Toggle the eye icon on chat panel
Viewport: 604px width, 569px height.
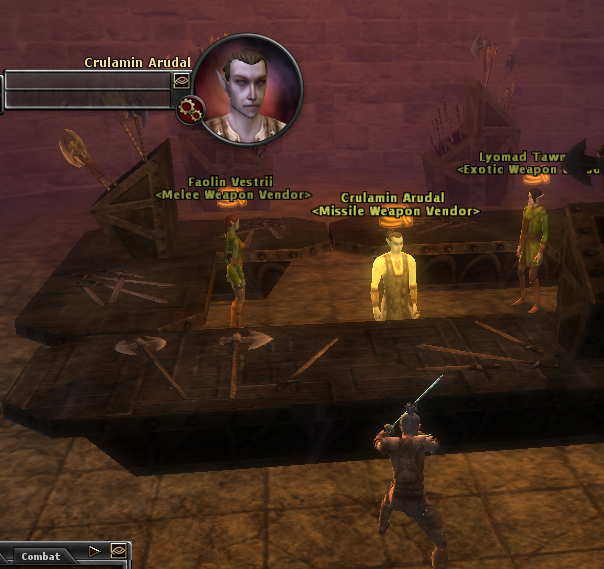click(x=118, y=551)
